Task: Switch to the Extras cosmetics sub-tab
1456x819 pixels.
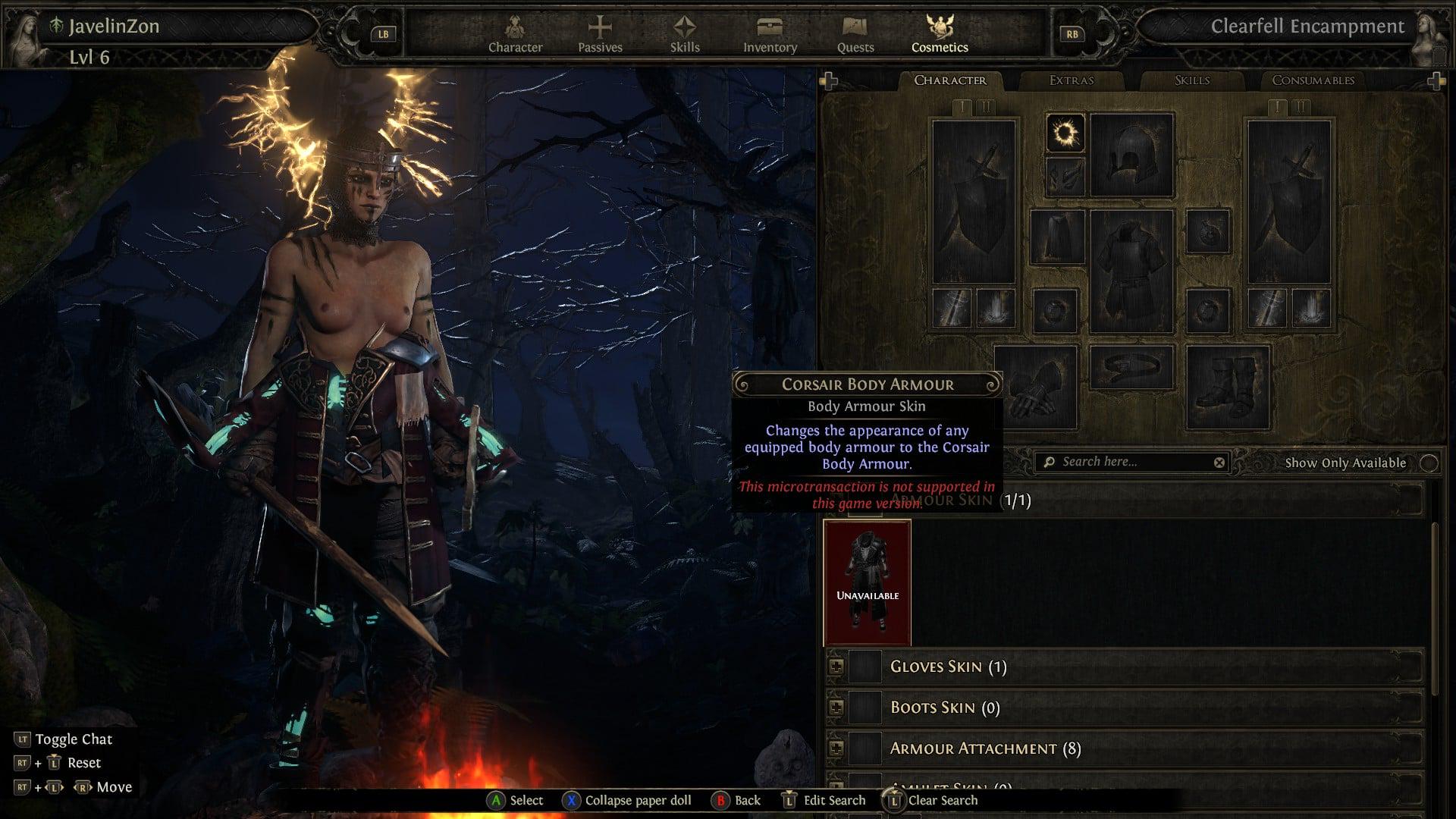Action: pos(1072,80)
